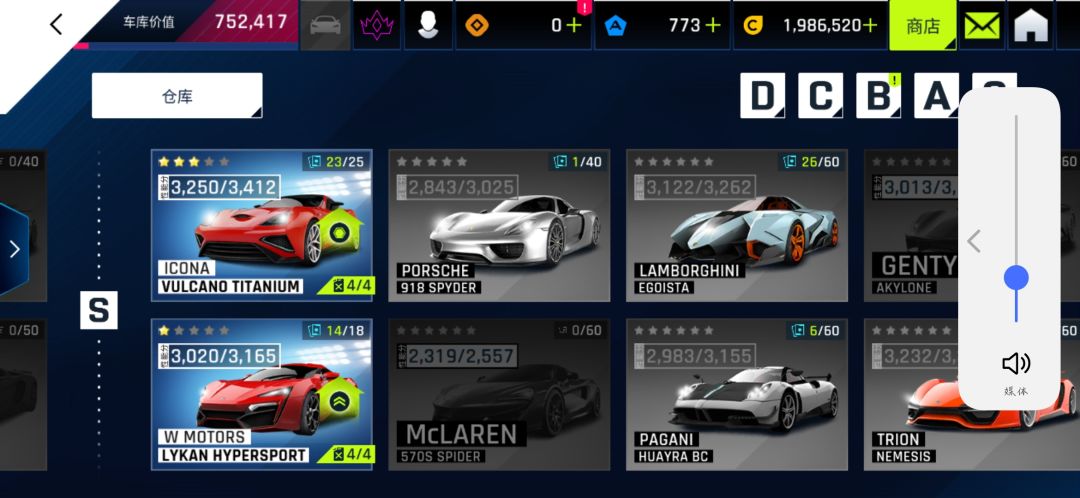Select the Porsche 918 Spyder car card
The image size is (1080, 498).
click(x=498, y=225)
